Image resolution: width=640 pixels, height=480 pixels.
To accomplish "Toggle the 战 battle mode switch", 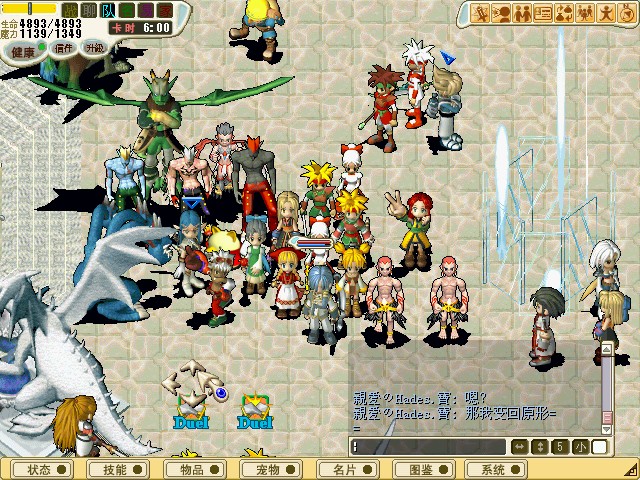I will coord(70,10).
